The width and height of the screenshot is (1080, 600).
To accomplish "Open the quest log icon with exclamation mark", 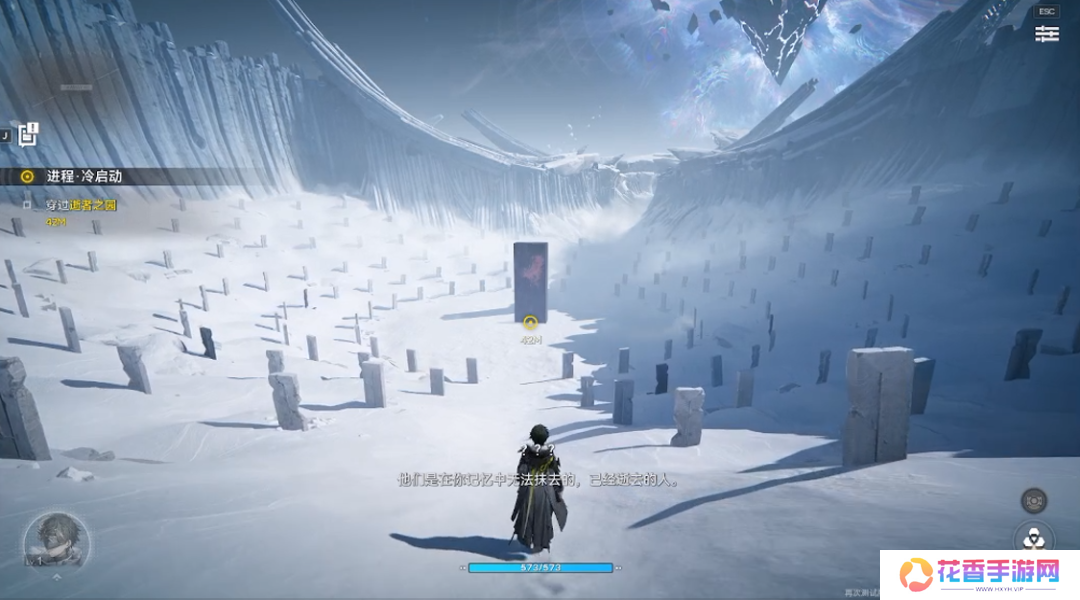I will coord(28,134).
